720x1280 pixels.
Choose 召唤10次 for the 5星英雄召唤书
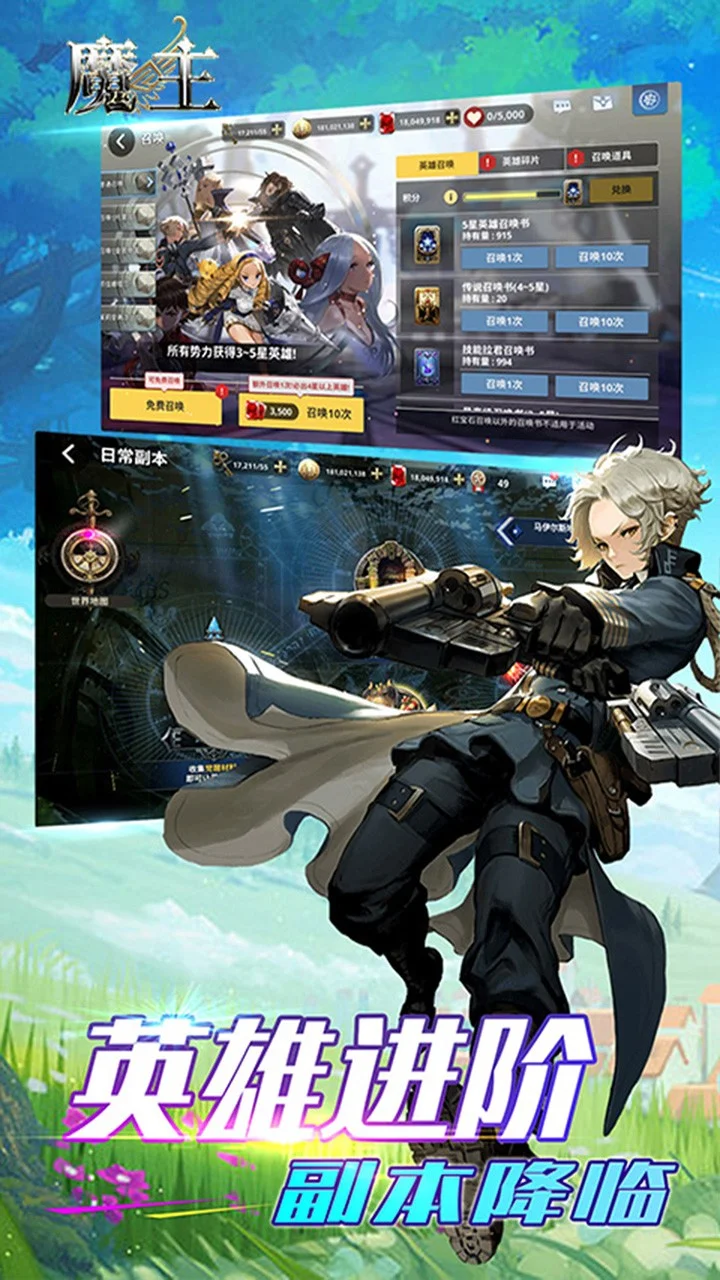click(x=603, y=257)
